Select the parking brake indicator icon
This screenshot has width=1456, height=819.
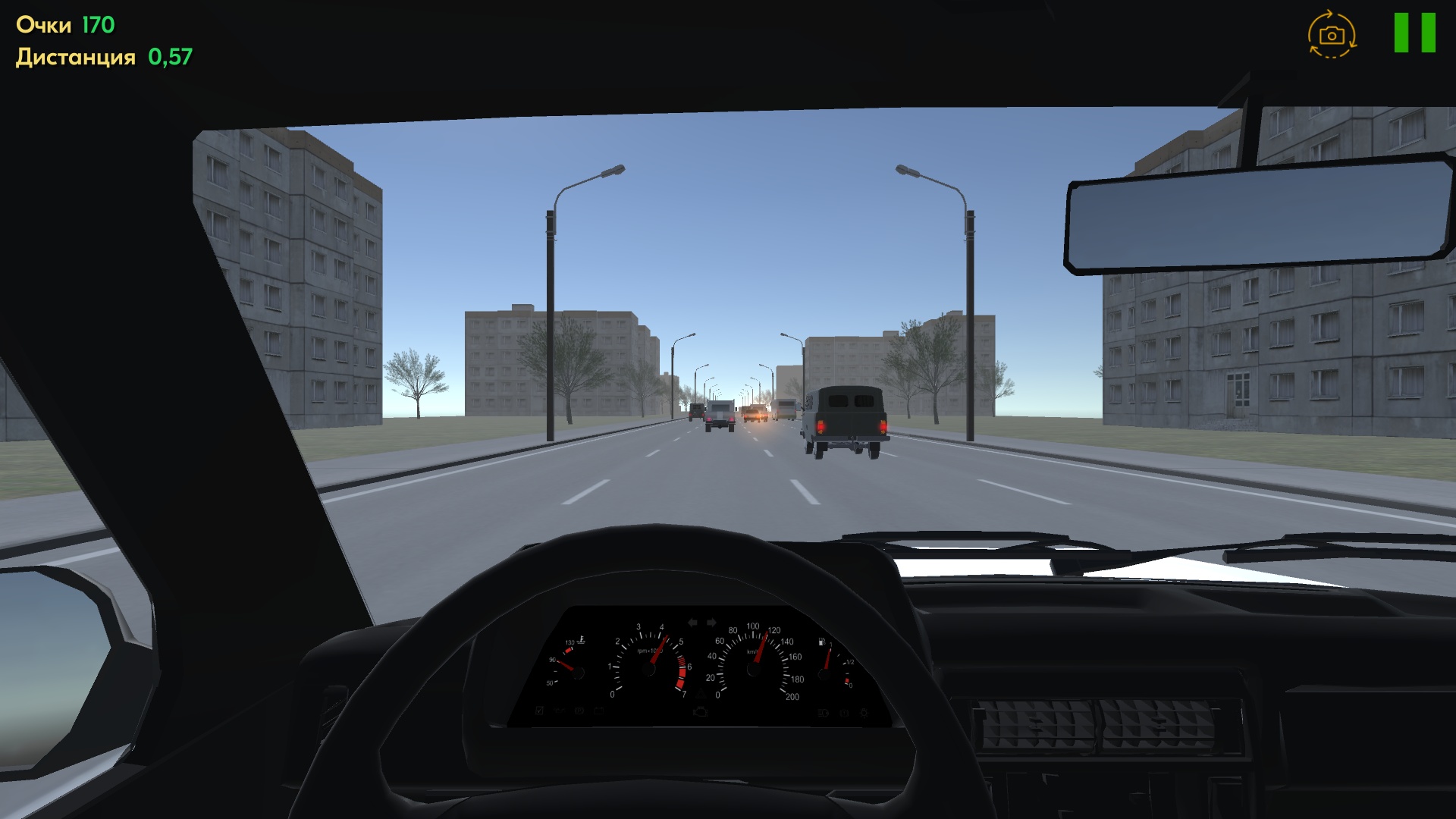578,711
